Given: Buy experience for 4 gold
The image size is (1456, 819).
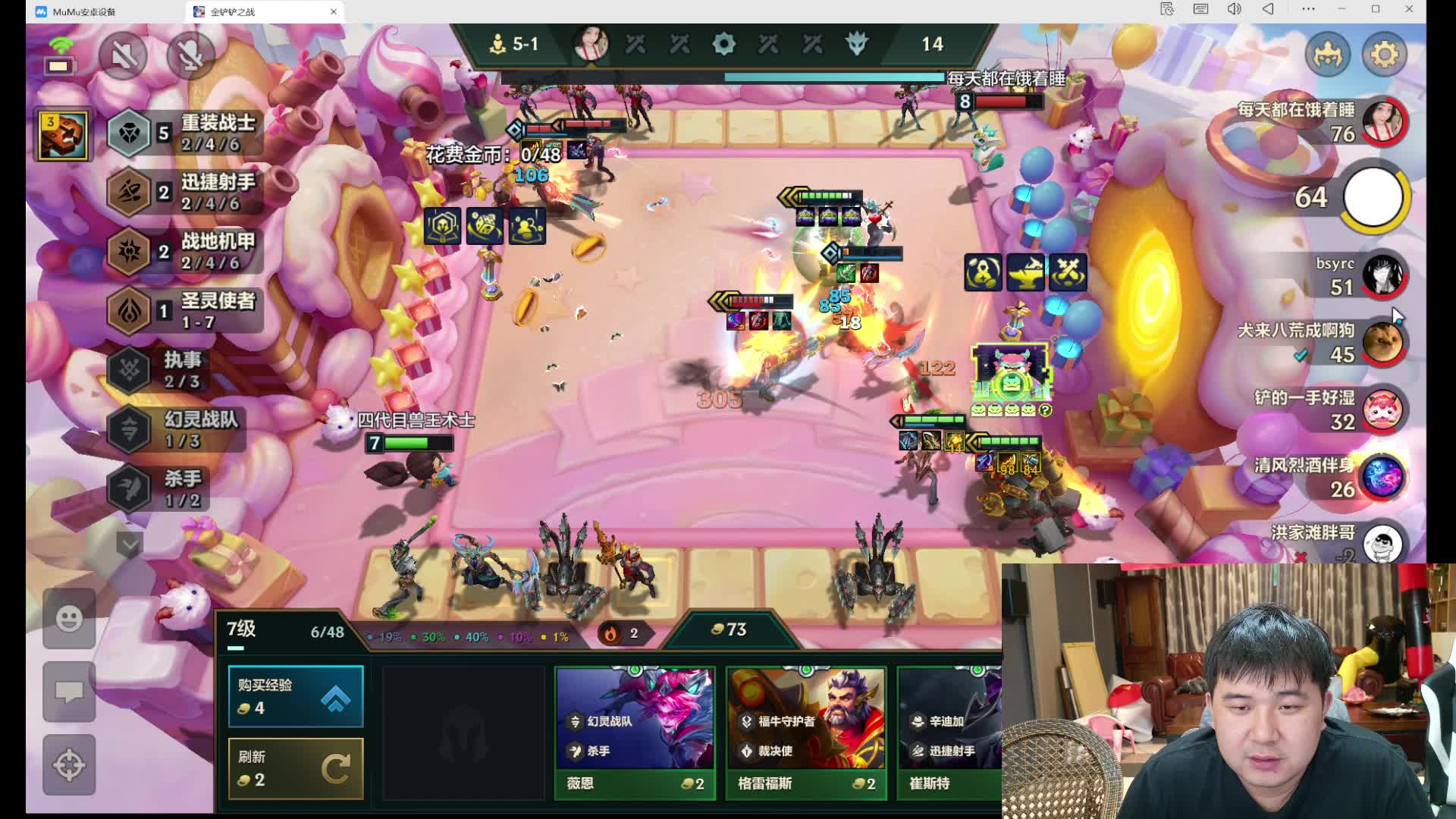Looking at the screenshot, I should click(296, 696).
